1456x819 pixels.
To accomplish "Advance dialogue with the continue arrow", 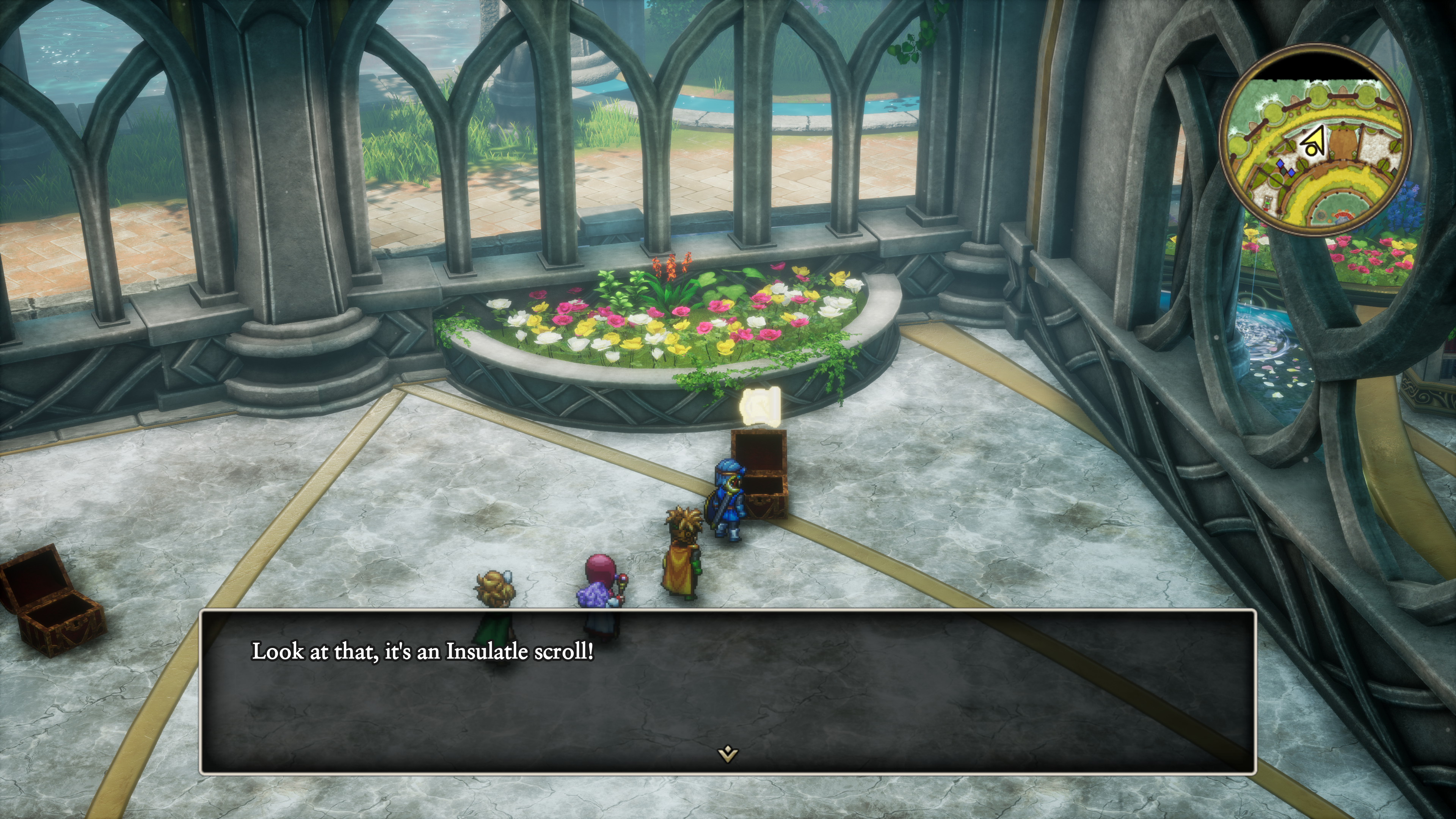I will point(728,753).
